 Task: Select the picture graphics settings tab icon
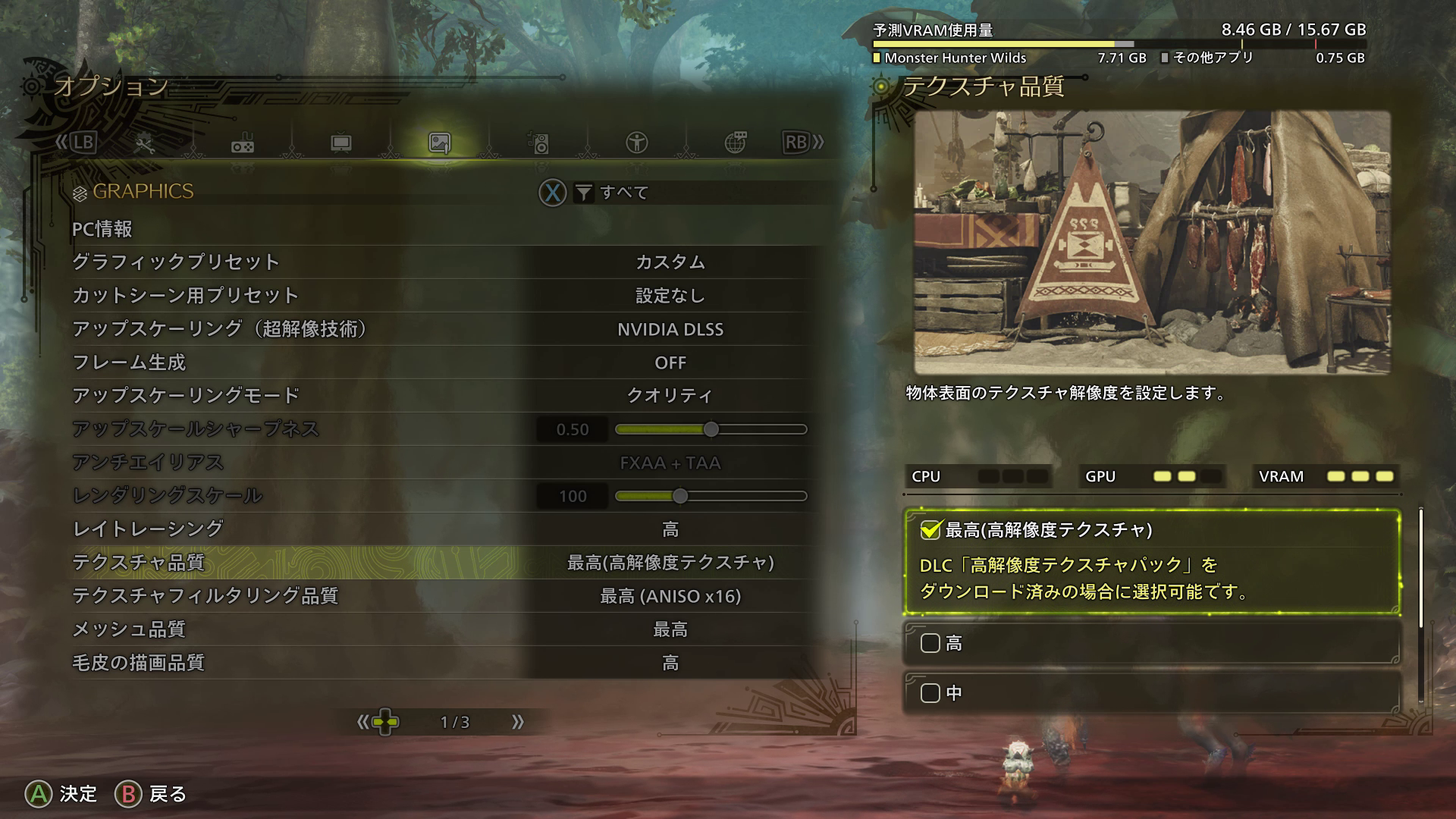coord(440,142)
